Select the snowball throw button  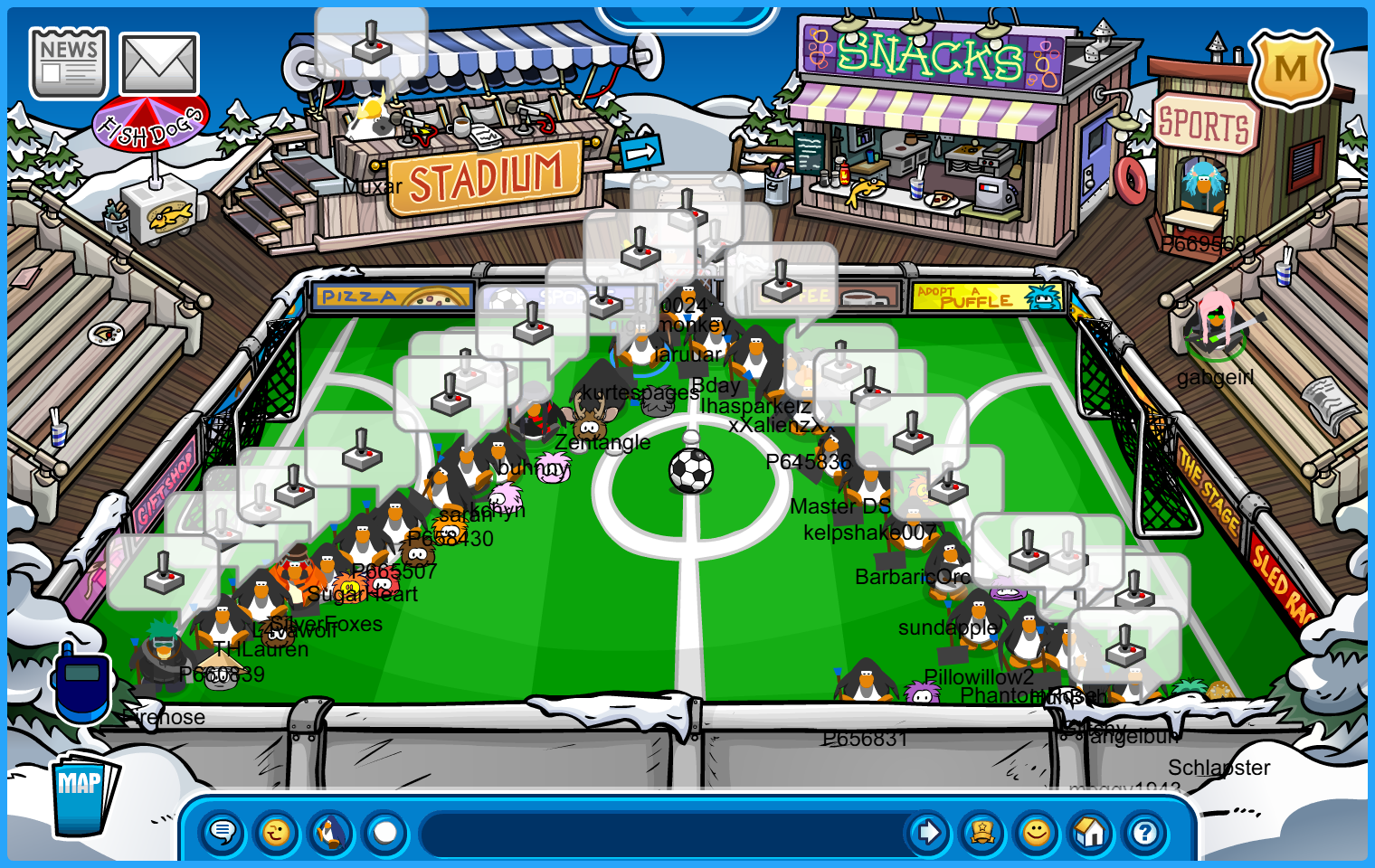(x=385, y=832)
